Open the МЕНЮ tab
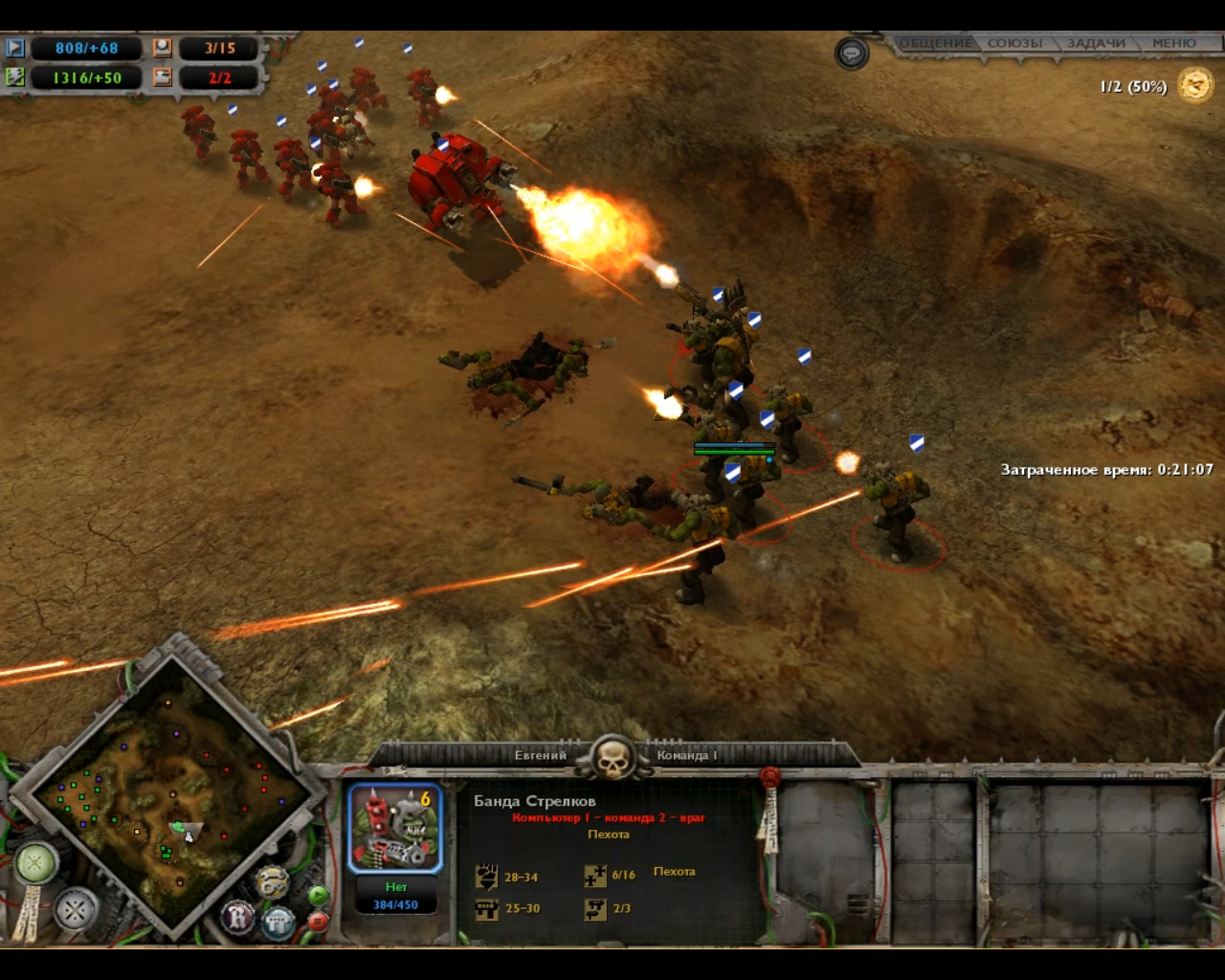 [1176, 42]
